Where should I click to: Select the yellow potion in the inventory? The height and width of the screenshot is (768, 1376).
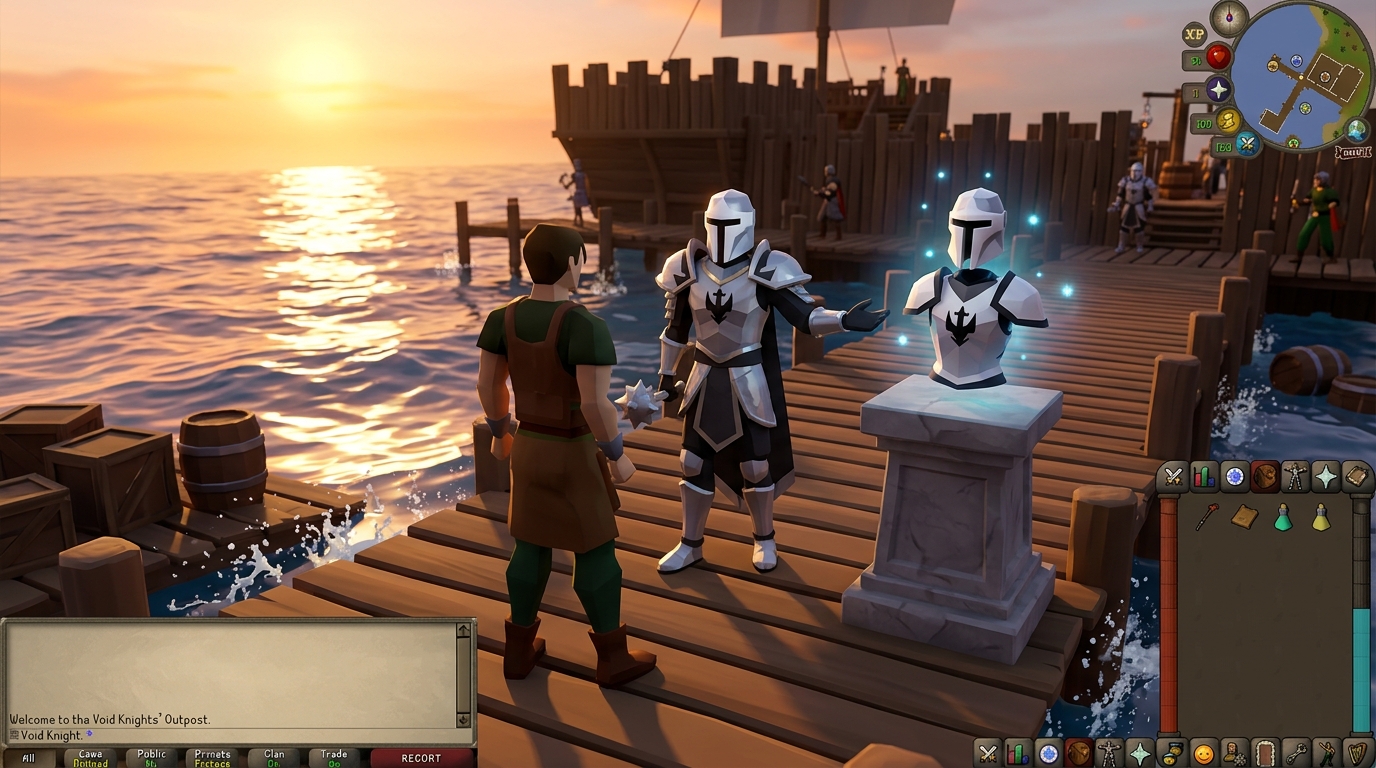click(1321, 517)
